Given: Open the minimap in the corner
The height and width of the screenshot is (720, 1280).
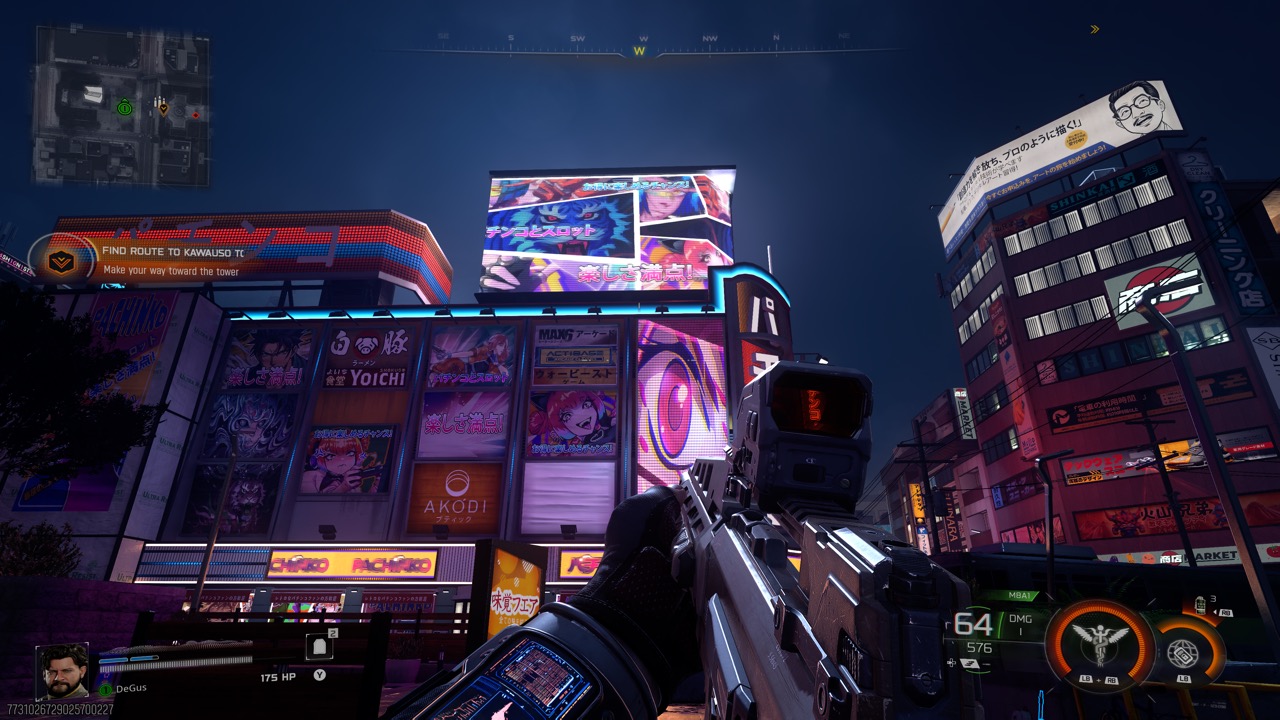Looking at the screenshot, I should click(x=122, y=106).
